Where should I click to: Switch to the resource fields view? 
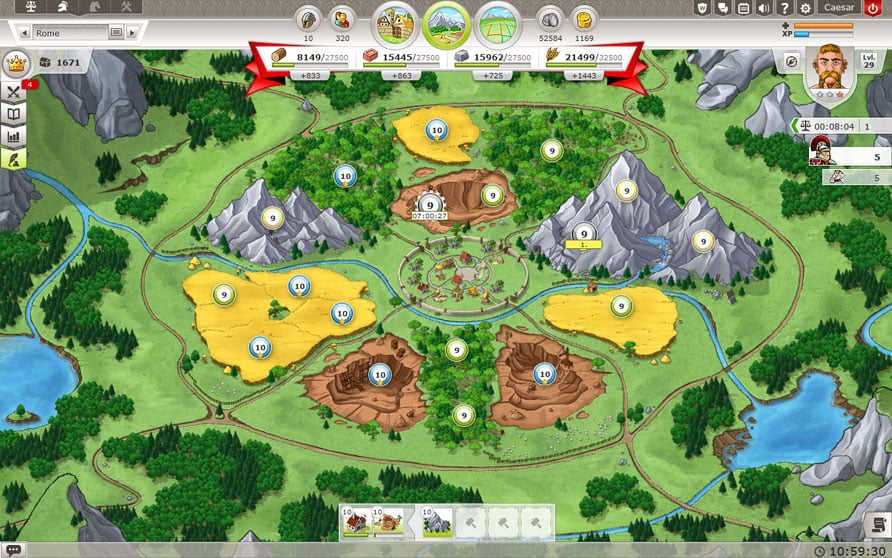coord(446,22)
